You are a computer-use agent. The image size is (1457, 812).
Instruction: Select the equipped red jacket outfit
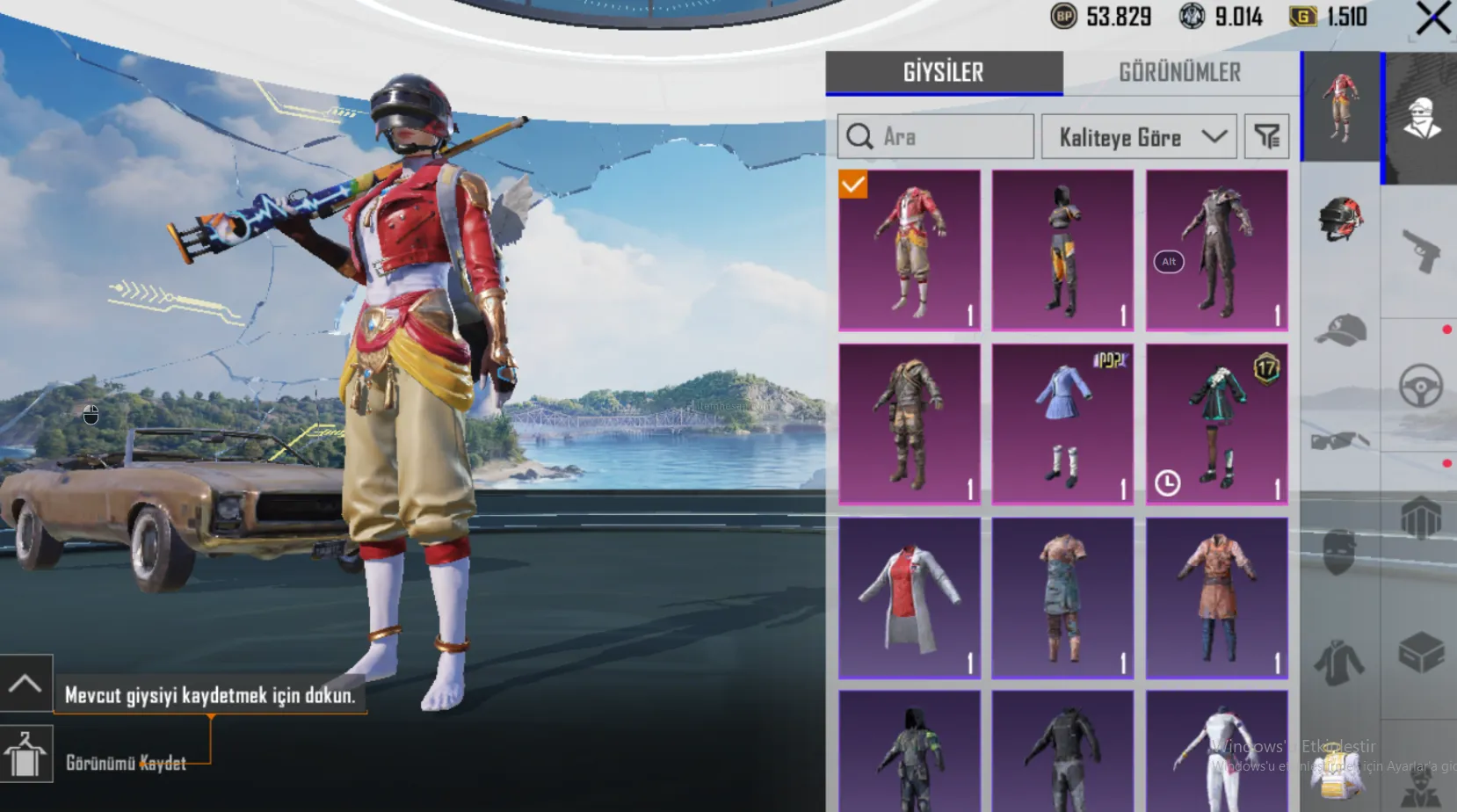(x=910, y=250)
